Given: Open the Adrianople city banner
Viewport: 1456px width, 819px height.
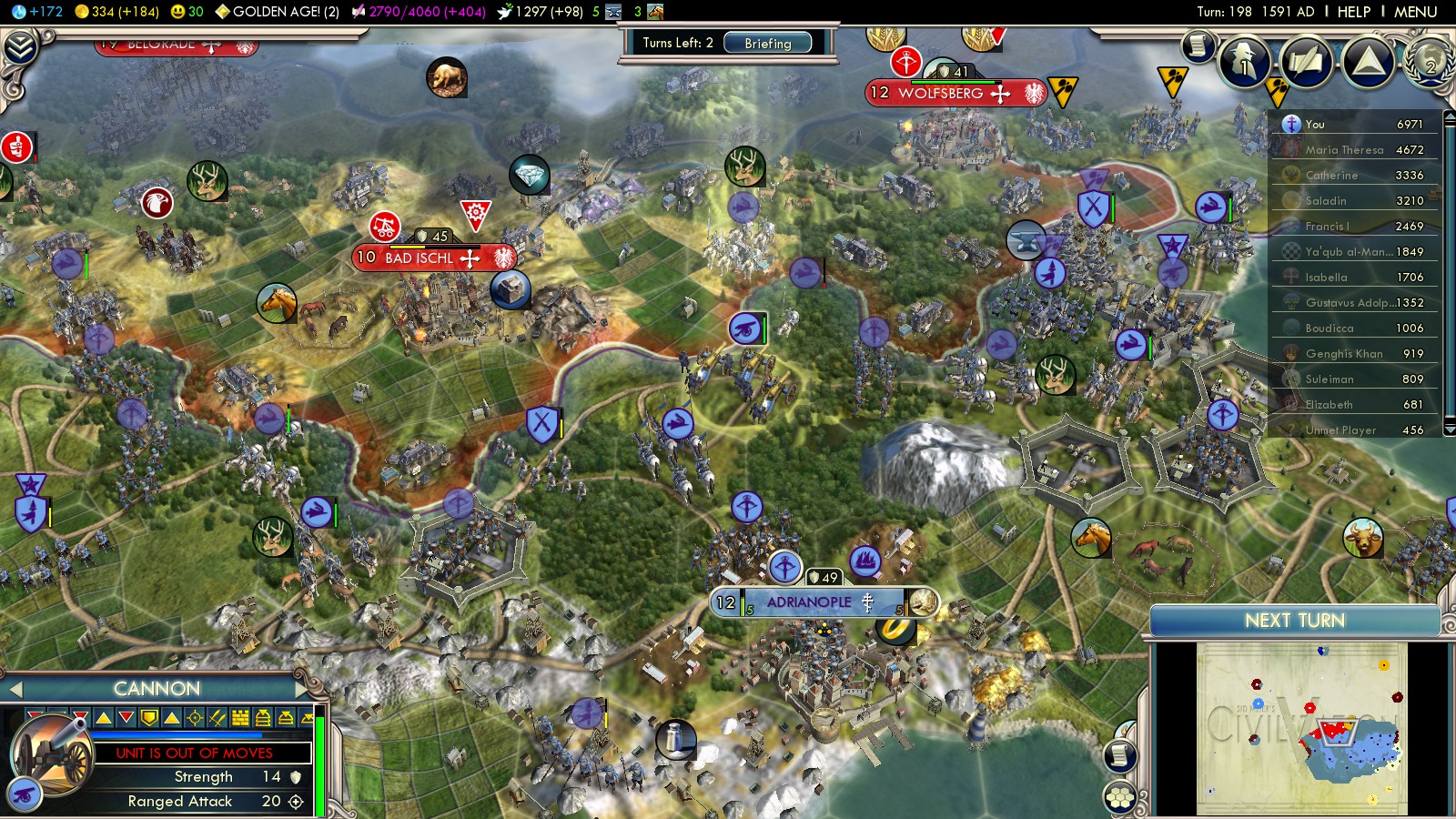Looking at the screenshot, I should click(x=810, y=602).
